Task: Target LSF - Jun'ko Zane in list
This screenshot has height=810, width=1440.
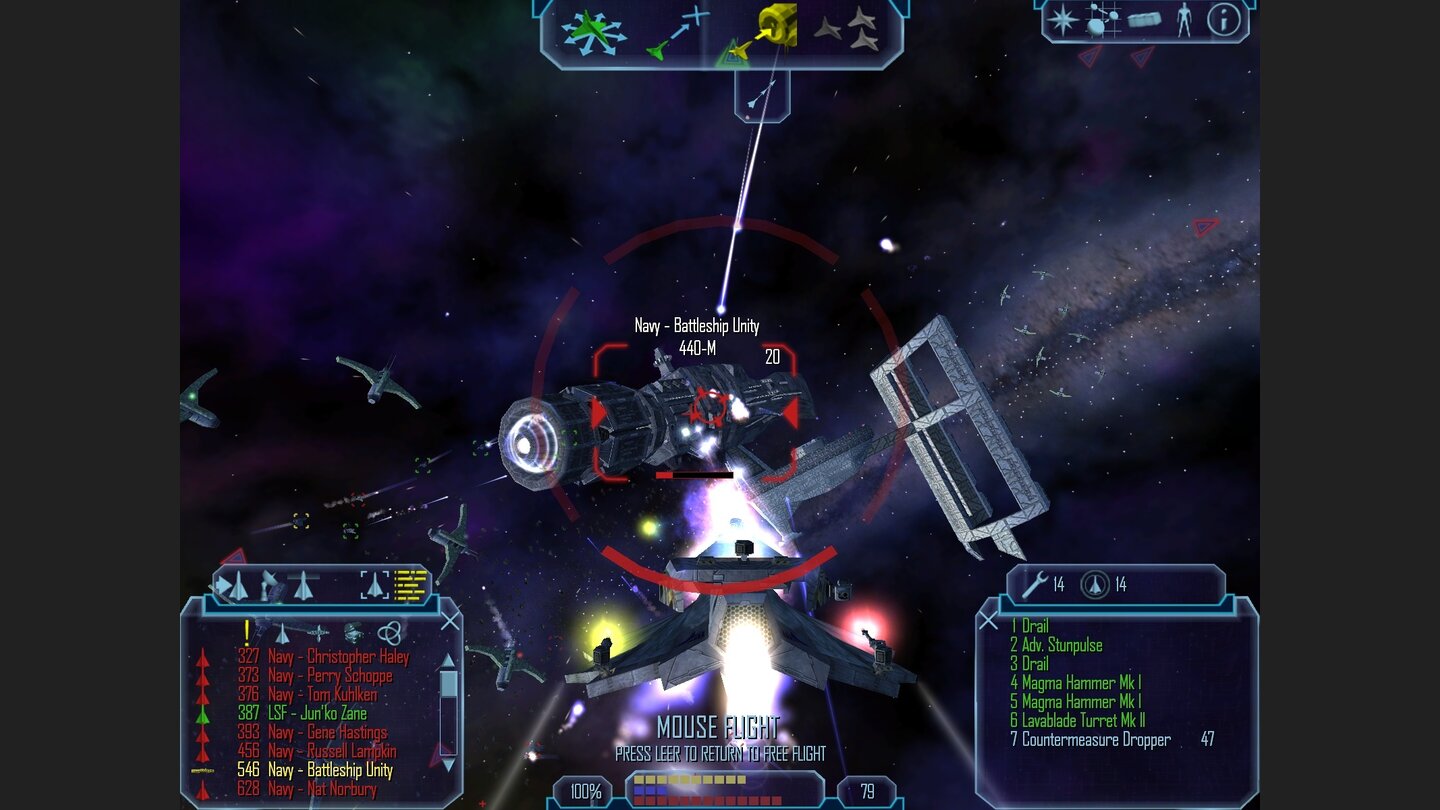Action: [316, 713]
